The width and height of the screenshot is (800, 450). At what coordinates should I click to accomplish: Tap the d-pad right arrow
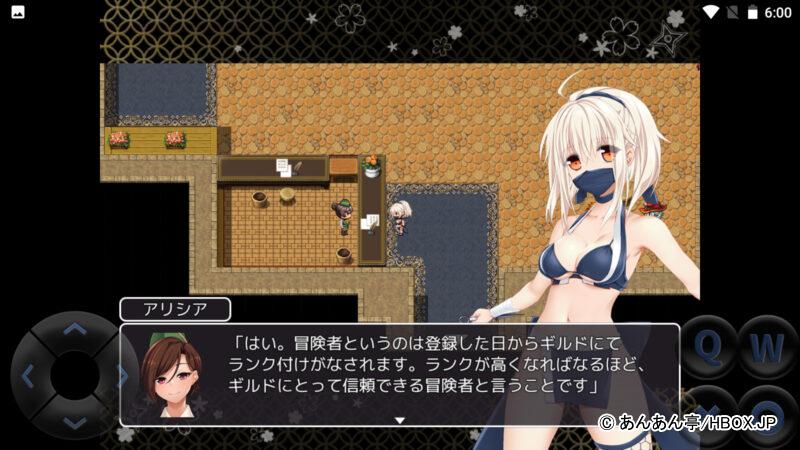click(122, 376)
